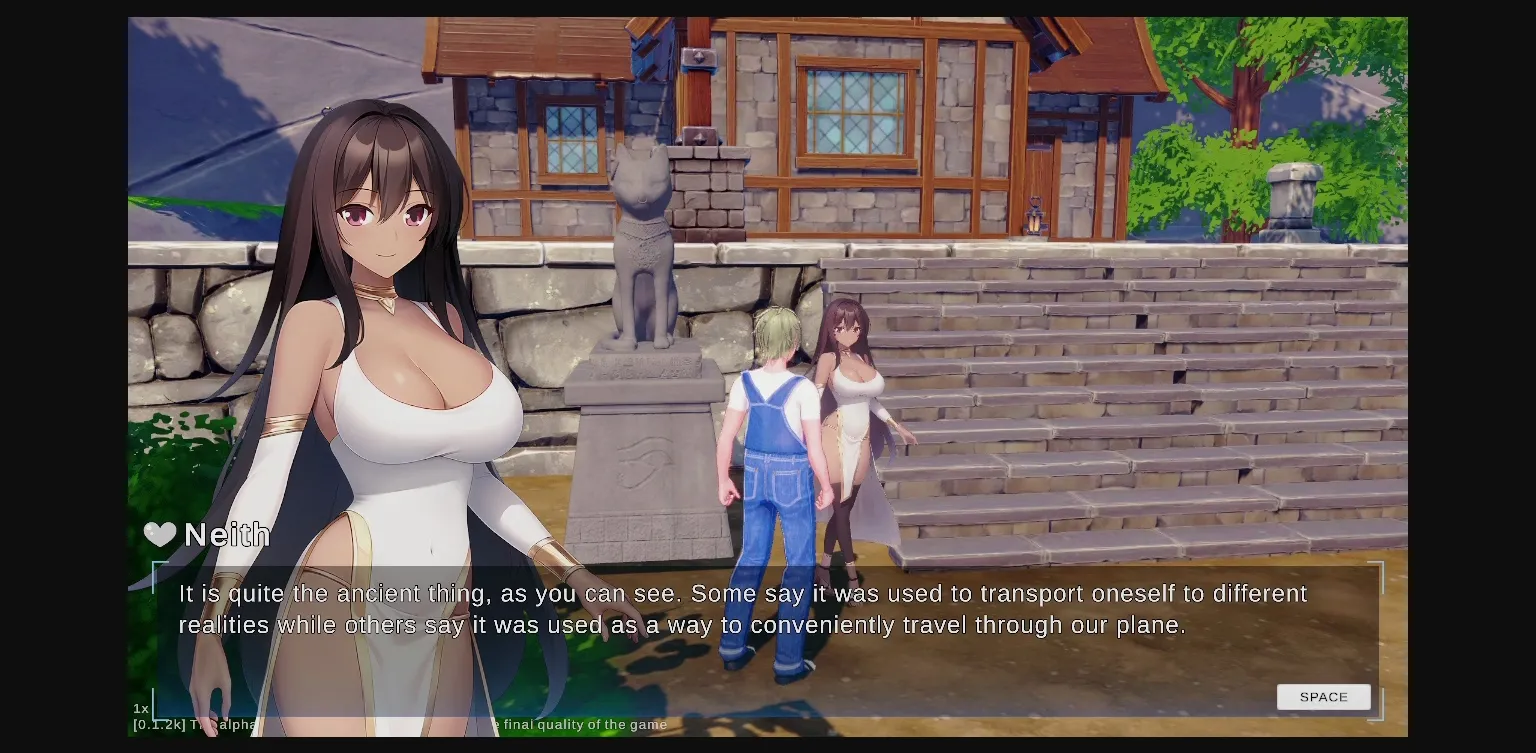Click the heart icon beside Neith's name
Viewport: 1536px width, 753px height.
coord(160,535)
